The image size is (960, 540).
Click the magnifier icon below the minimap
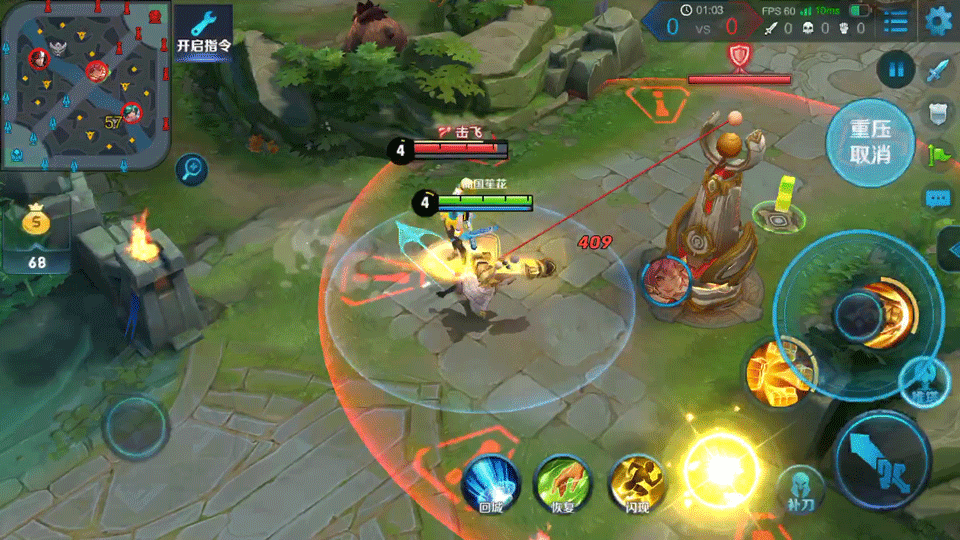(190, 170)
